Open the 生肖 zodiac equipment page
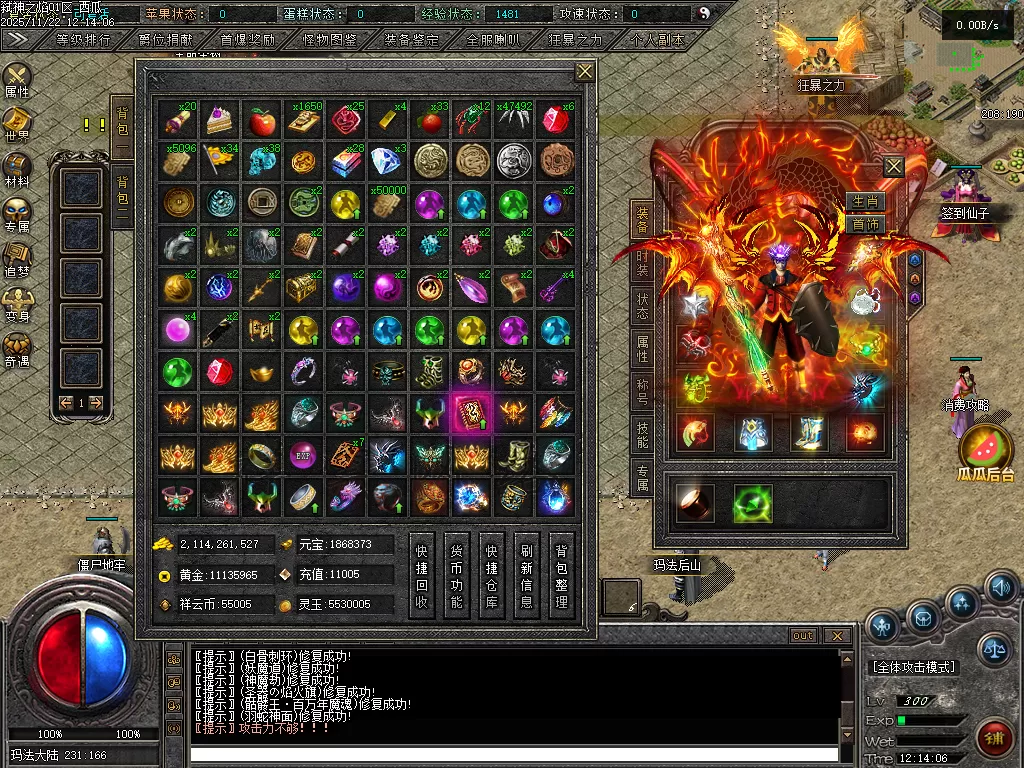 [x=865, y=202]
